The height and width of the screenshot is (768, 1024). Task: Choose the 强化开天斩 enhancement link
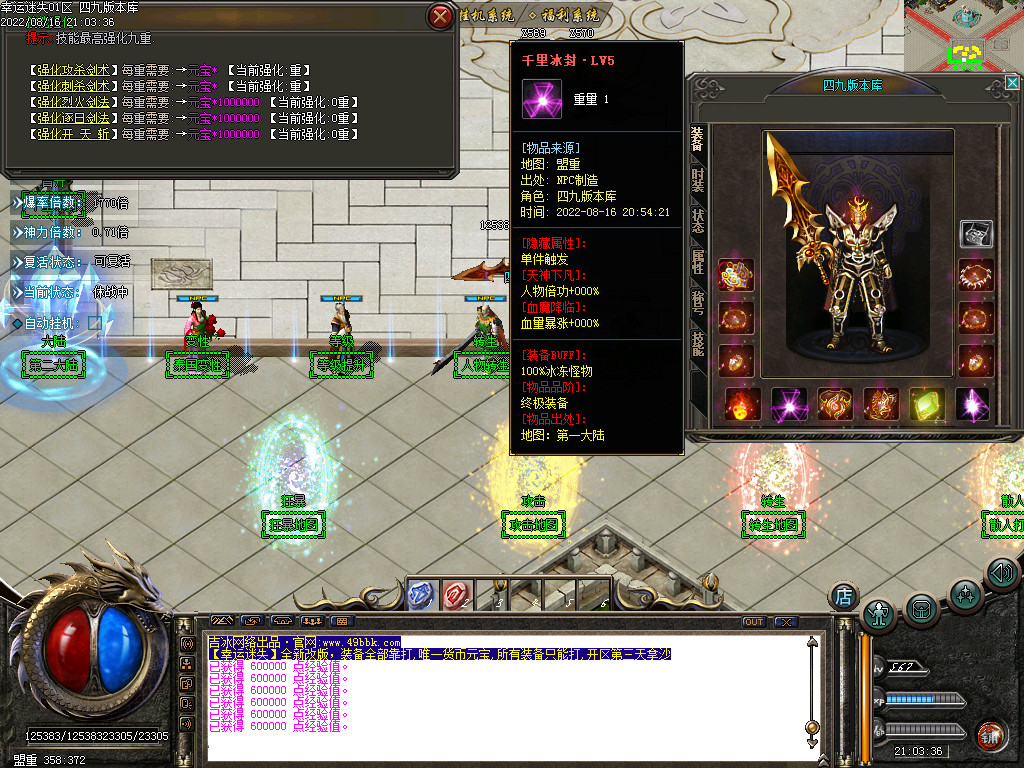(x=76, y=134)
